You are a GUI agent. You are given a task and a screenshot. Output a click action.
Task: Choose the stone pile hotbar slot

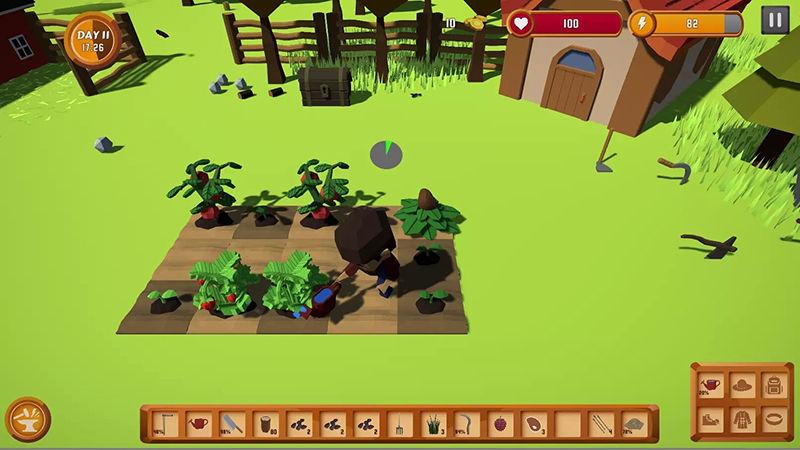click(x=632, y=424)
